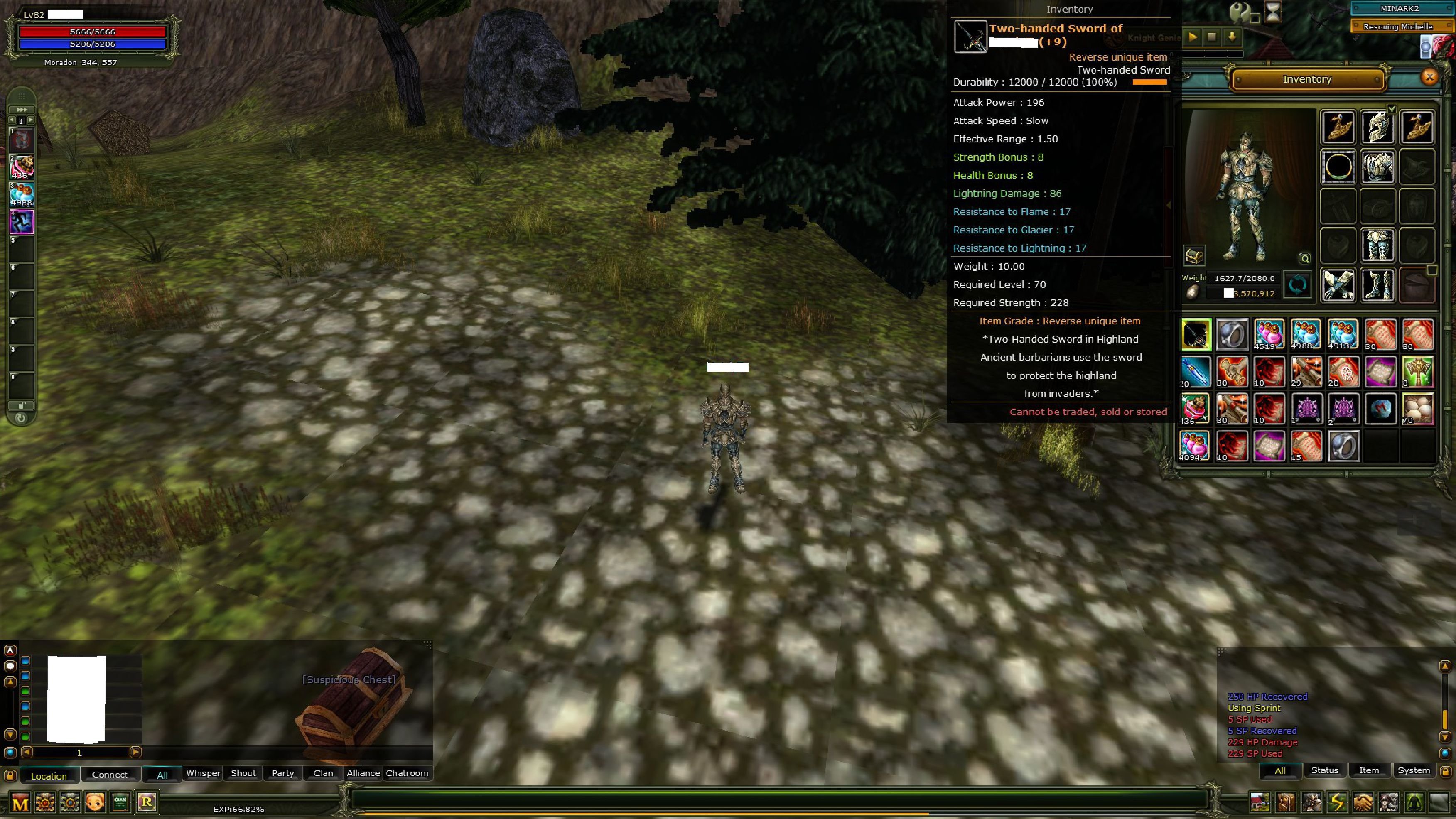Viewport: 1456px width, 819px height.
Task: Open the clan board icon in the bottom taskbar
Action: tap(120, 802)
